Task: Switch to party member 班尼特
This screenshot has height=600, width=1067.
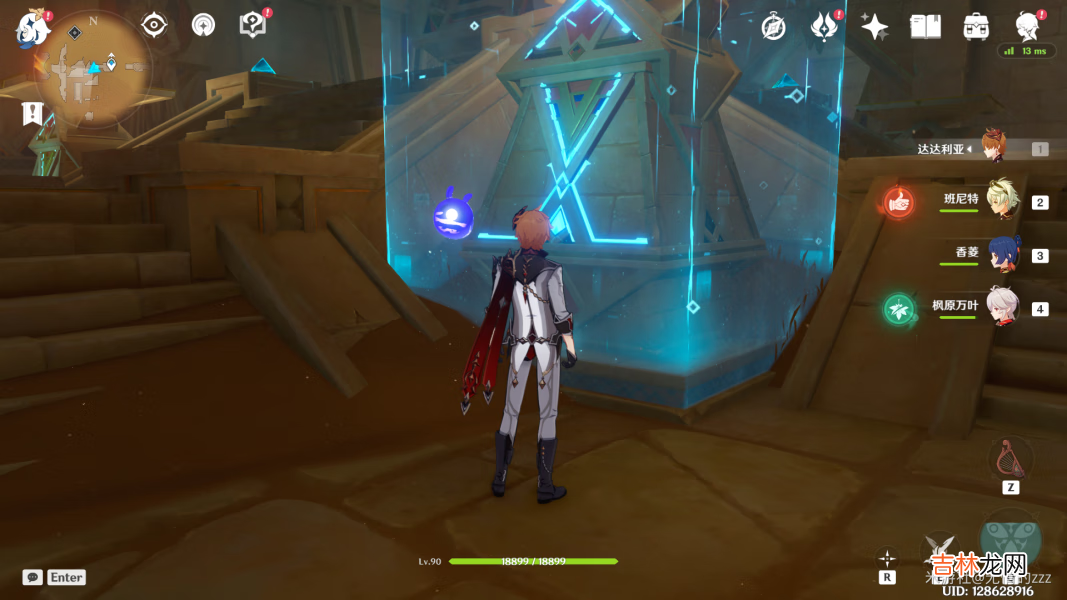Action: (1001, 200)
